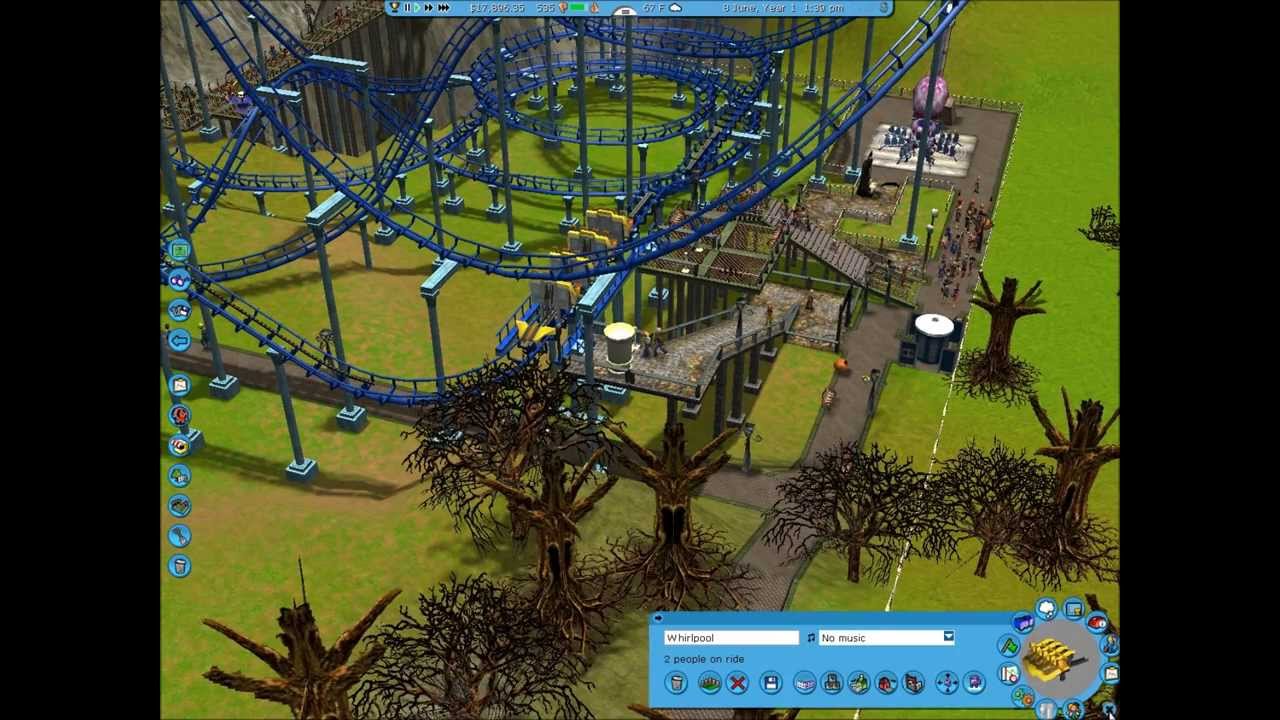Resume normal speed with the single play arrow
1280x720 pixels.
(x=417, y=7)
